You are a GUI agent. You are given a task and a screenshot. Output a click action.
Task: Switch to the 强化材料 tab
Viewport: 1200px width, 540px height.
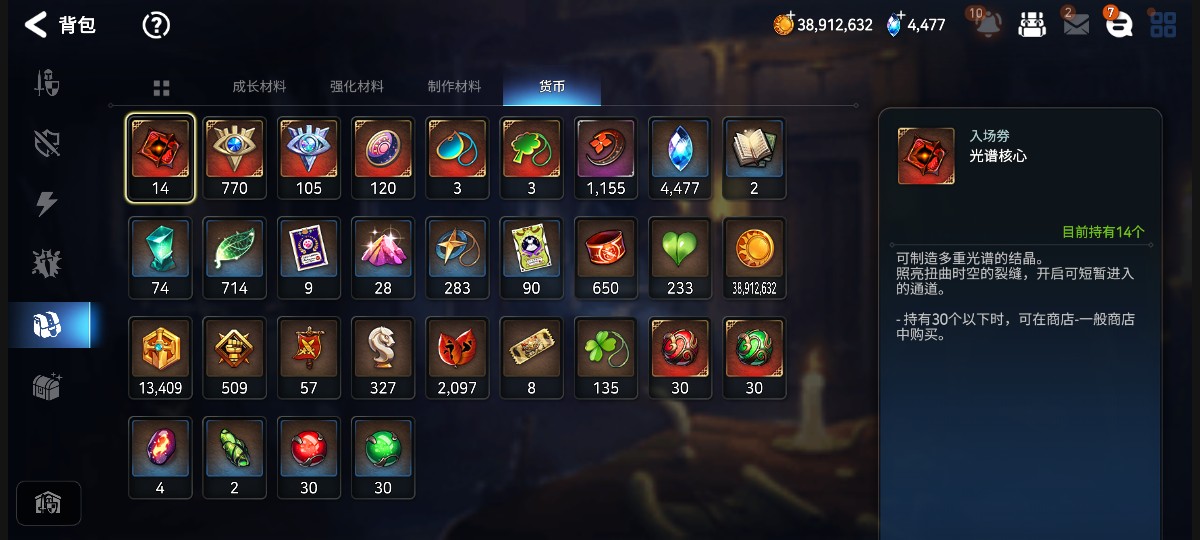pos(357,87)
